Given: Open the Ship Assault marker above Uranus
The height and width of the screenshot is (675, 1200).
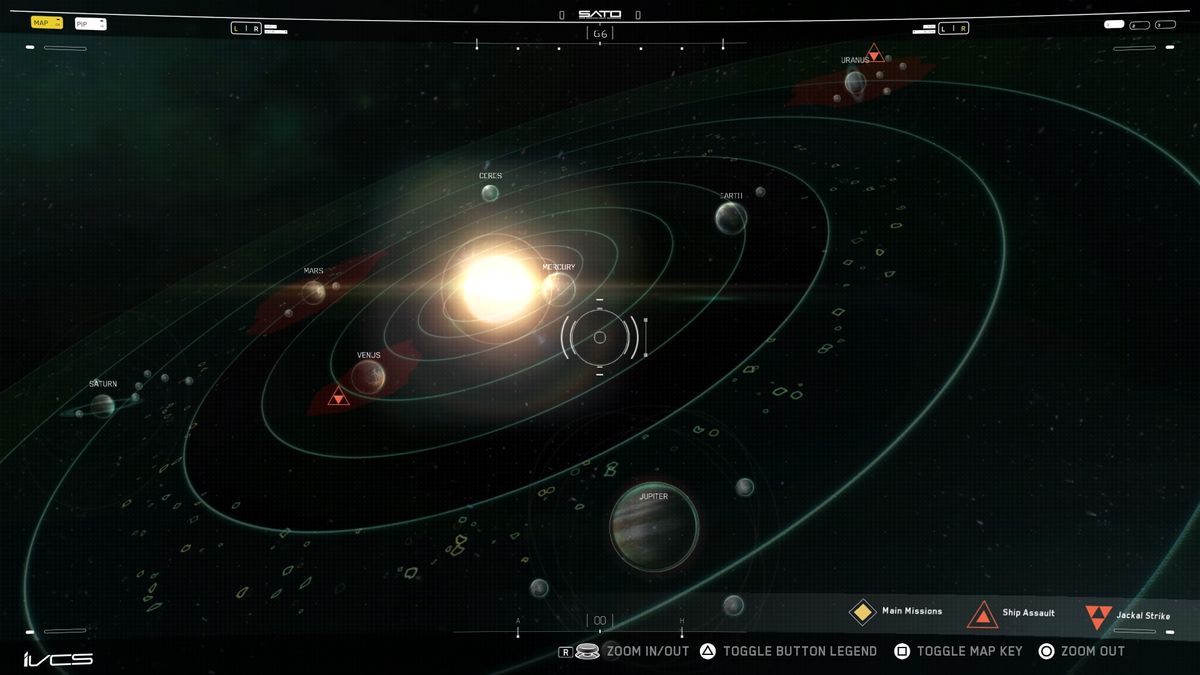Looking at the screenshot, I should [874, 52].
